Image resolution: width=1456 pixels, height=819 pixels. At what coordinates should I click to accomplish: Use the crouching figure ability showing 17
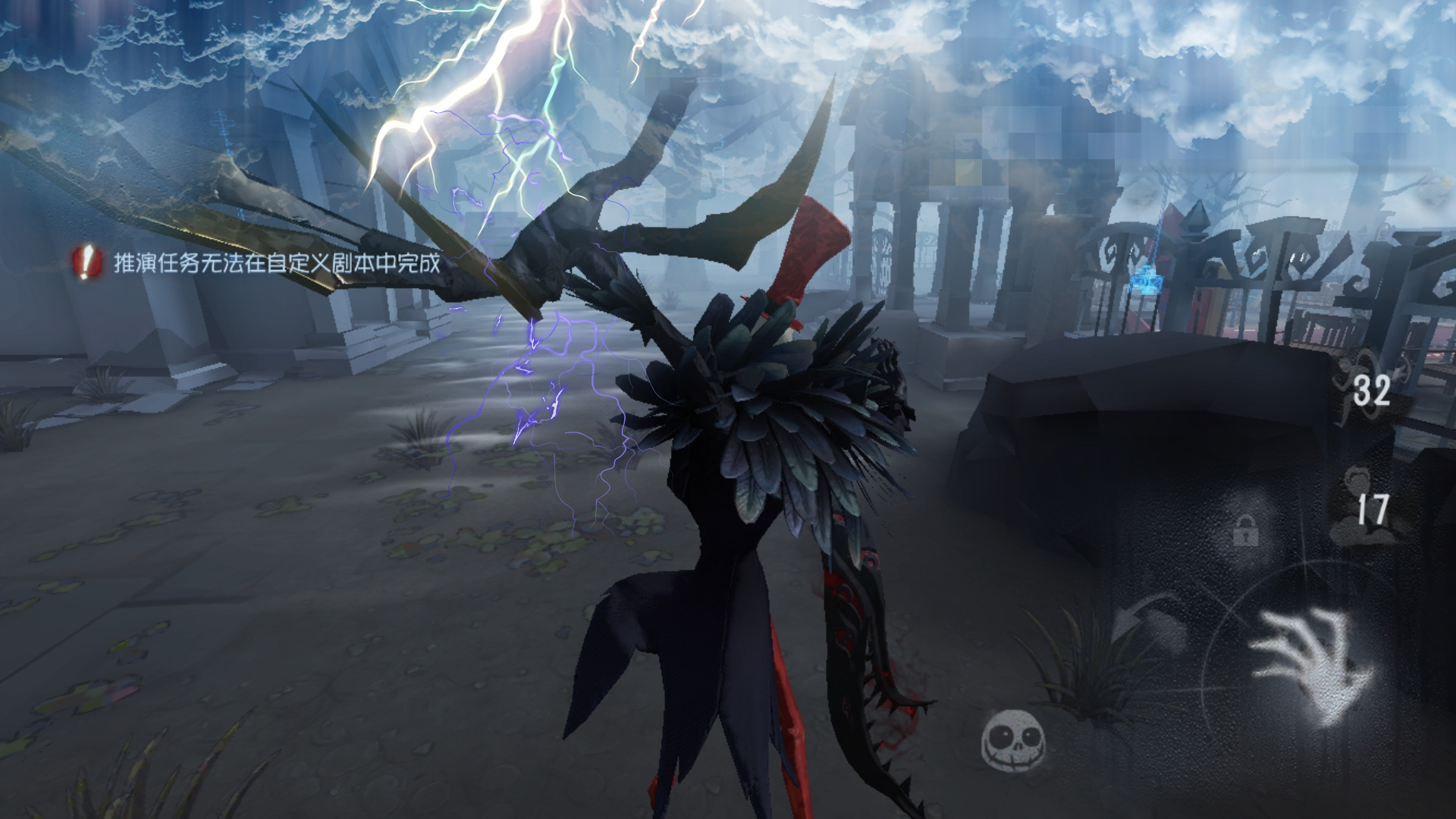coord(1370,508)
